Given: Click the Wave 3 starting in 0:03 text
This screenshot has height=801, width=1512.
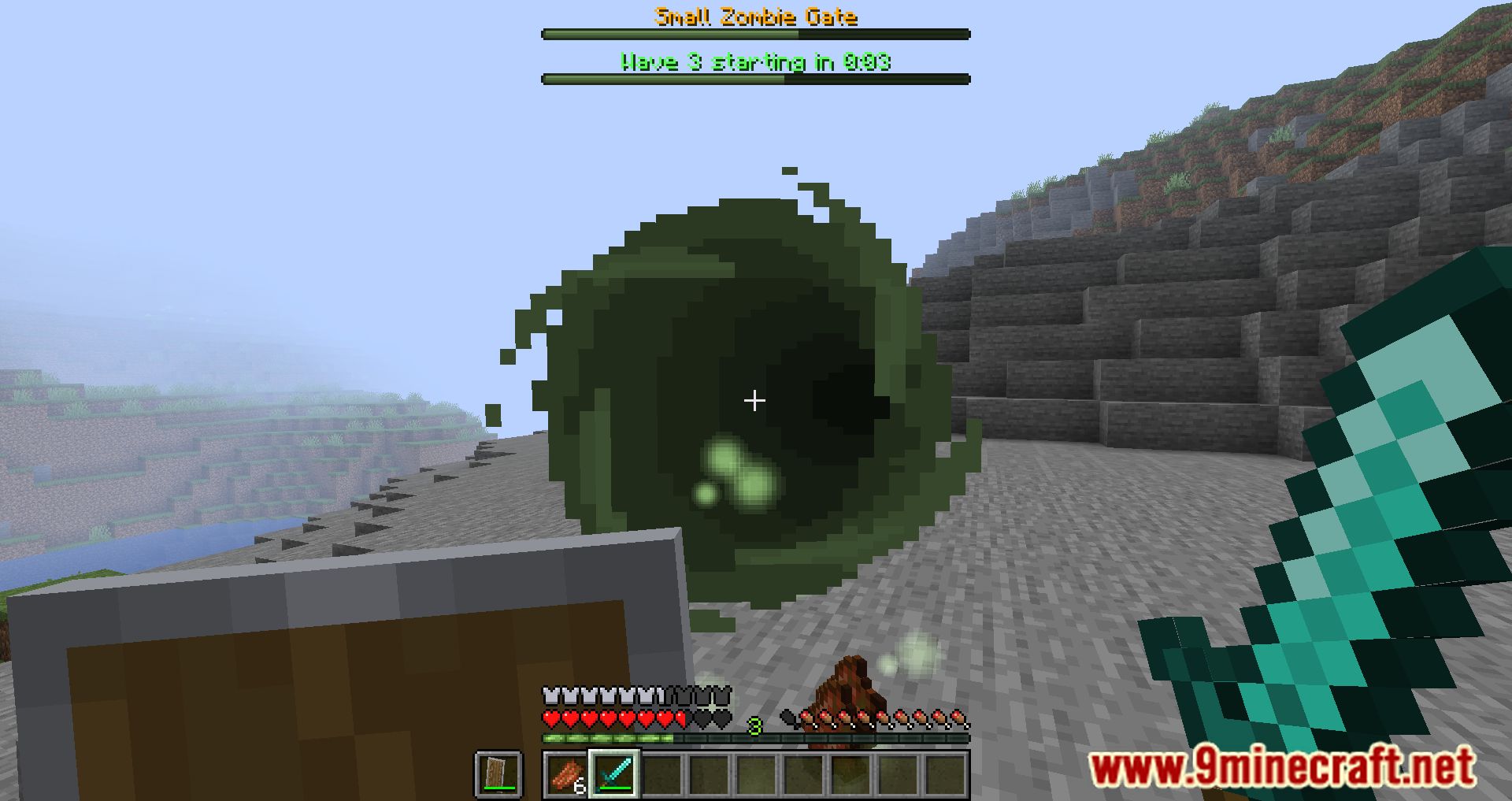Looking at the screenshot, I should pyautogui.click(x=754, y=61).
